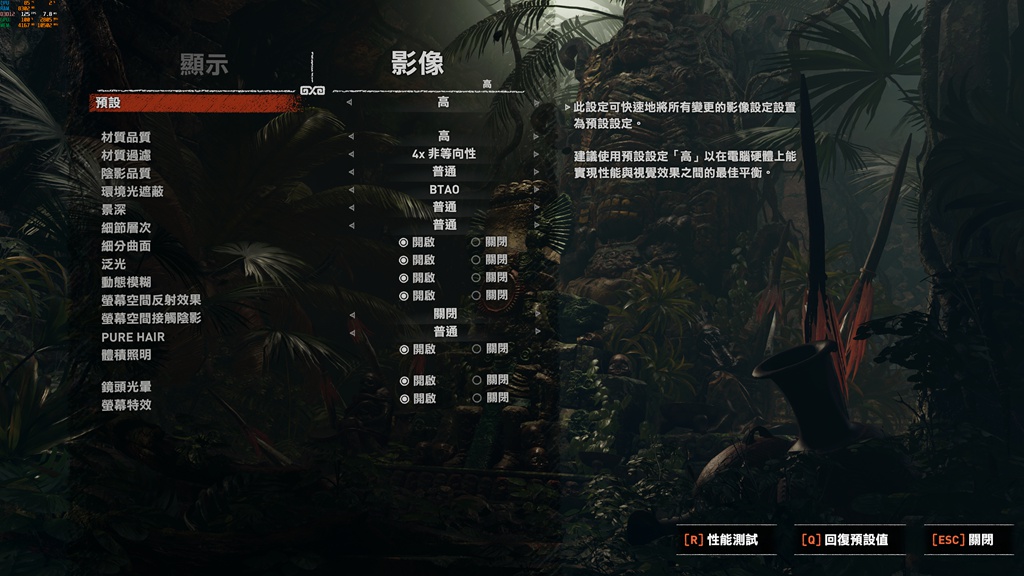Switch to the 顯示 (Display) tab

click(204, 65)
